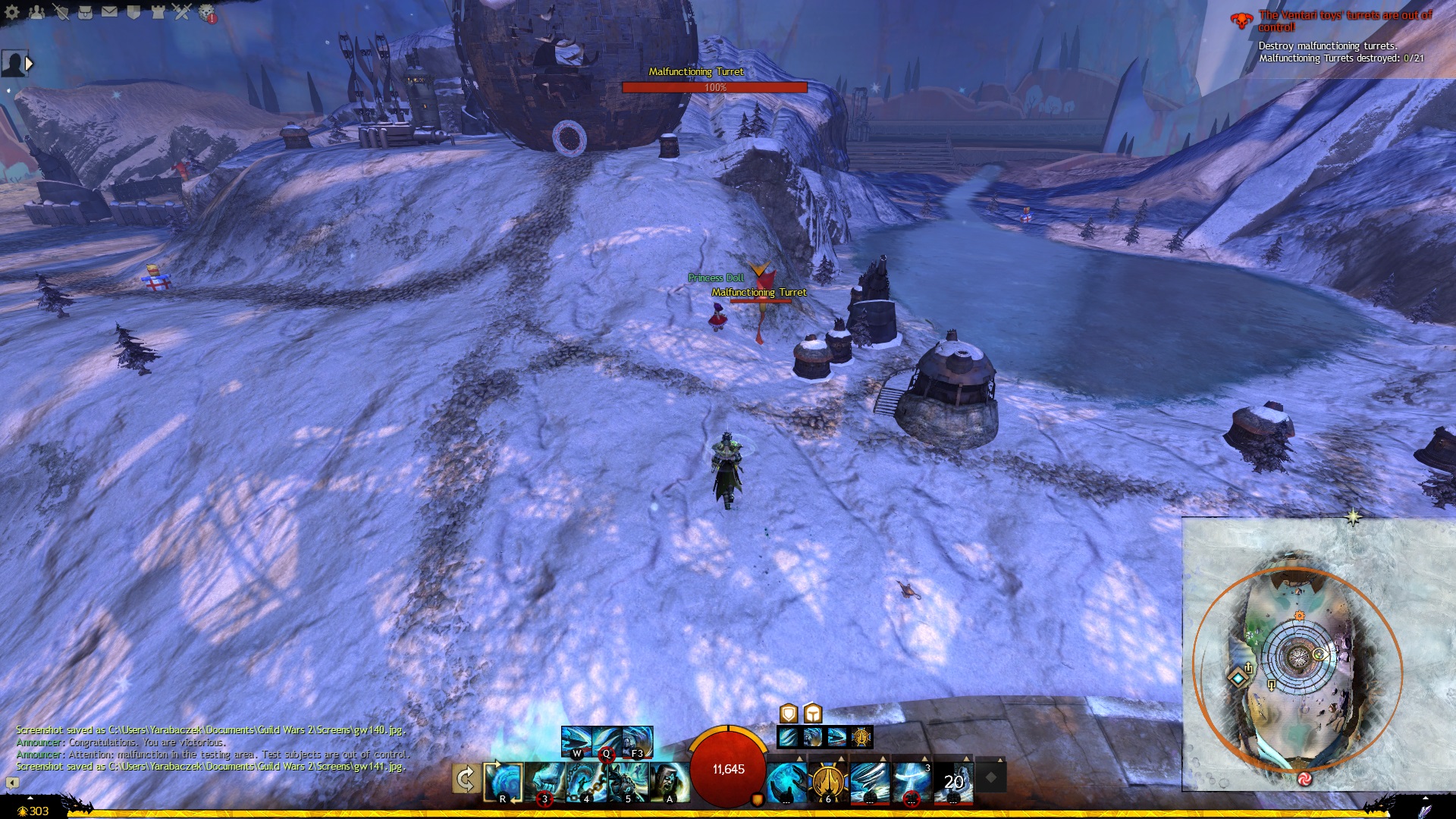Open the contacts and party panel icon
Viewport: 1456px width, 819px height.
(x=36, y=12)
